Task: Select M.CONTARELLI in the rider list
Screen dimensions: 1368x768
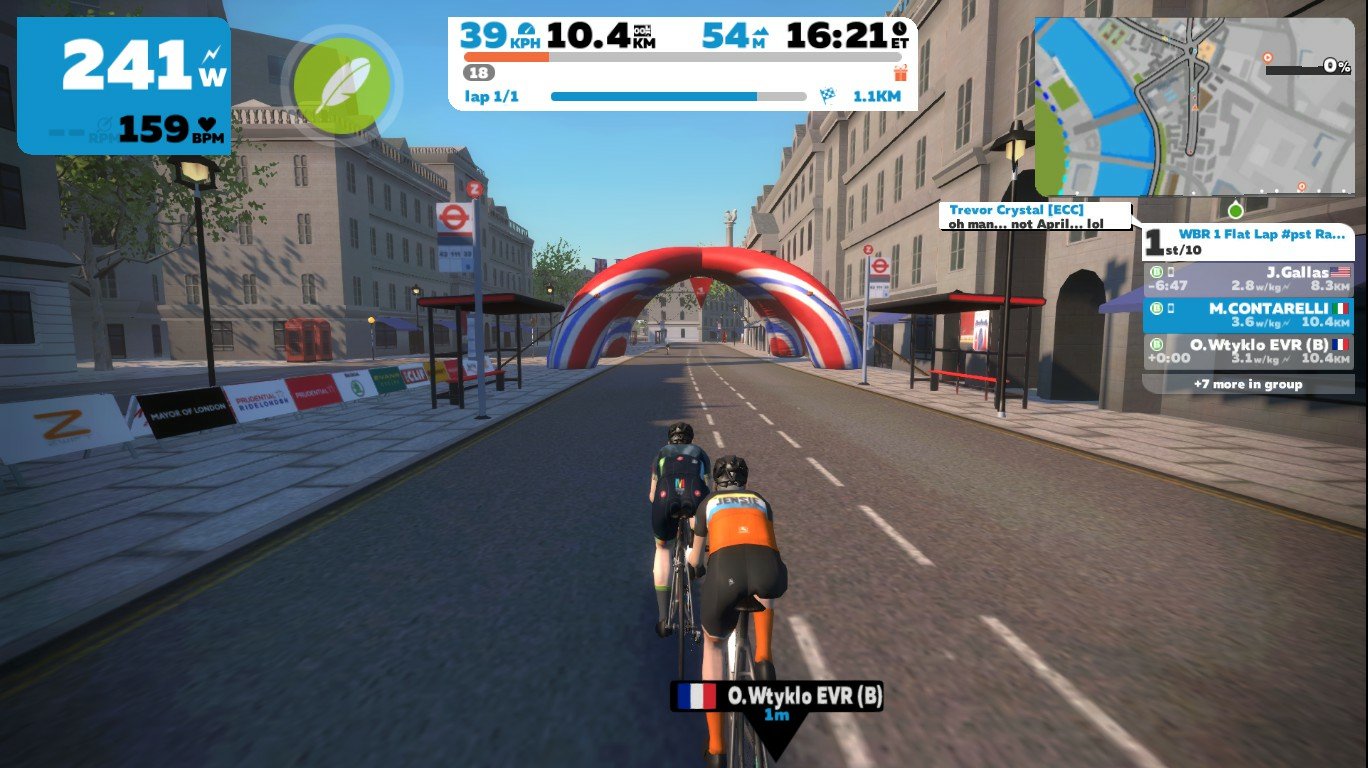Action: [1248, 315]
